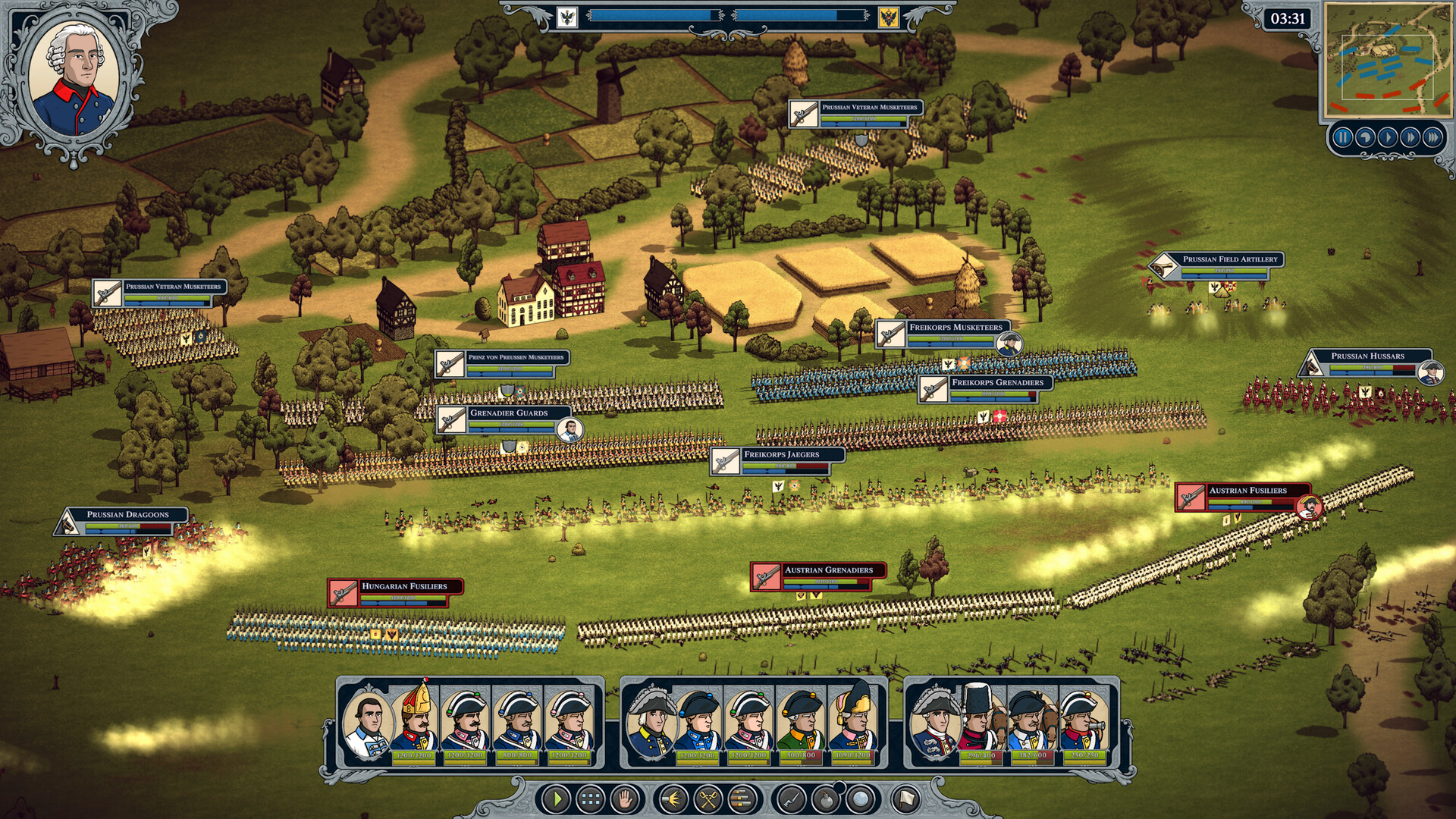1456x819 pixels.
Task: Set battle to slow-motion speed
Action: pos(1365,137)
